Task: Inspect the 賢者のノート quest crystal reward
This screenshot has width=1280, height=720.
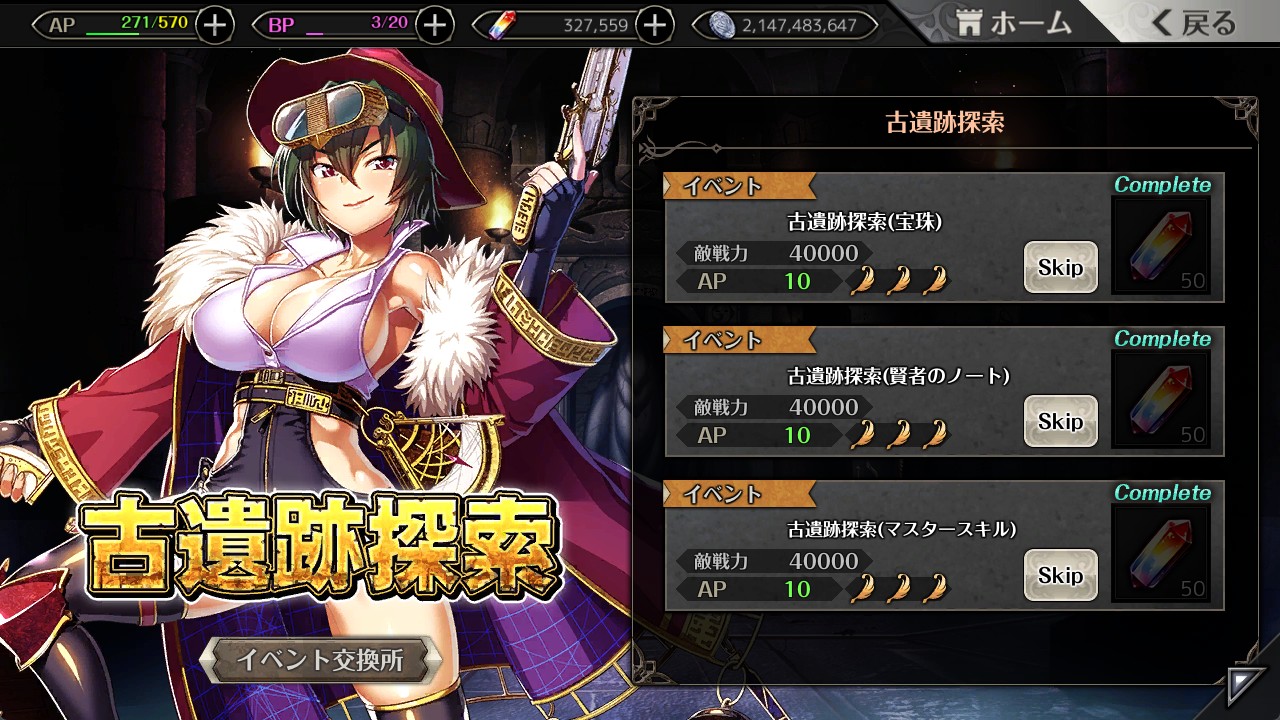Action: pyautogui.click(x=1161, y=401)
